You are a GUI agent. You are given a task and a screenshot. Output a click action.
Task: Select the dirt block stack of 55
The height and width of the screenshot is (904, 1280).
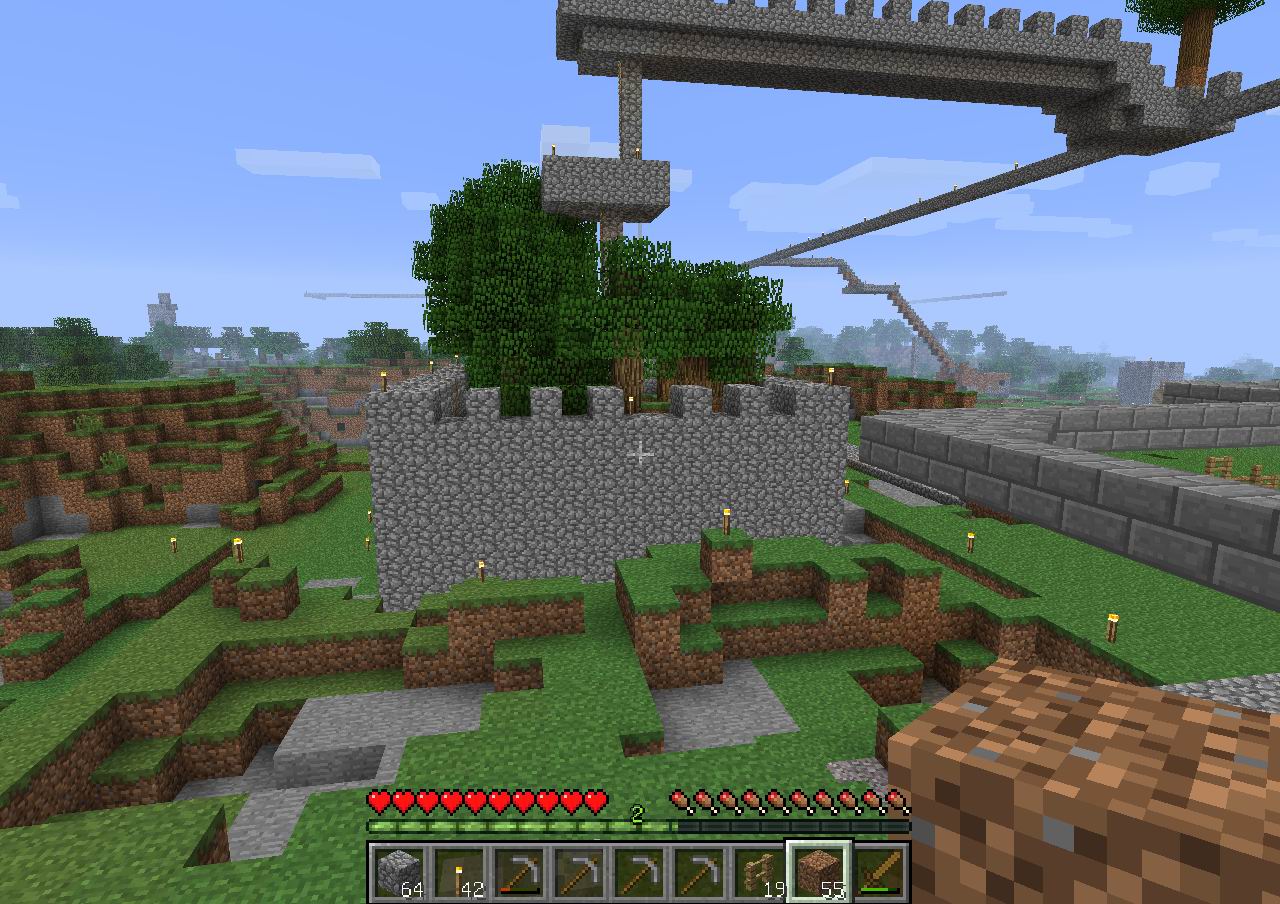[819, 872]
